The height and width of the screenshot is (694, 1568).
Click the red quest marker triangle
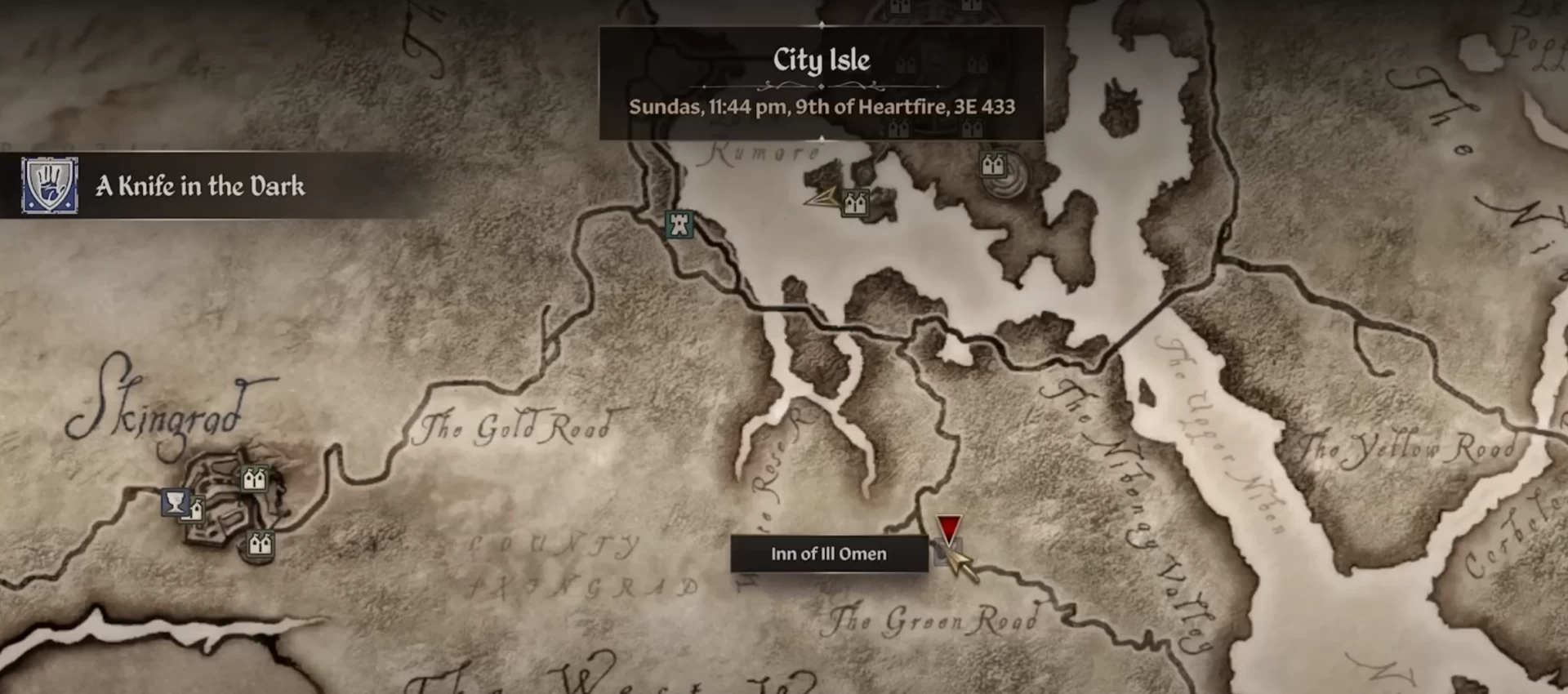tap(948, 528)
